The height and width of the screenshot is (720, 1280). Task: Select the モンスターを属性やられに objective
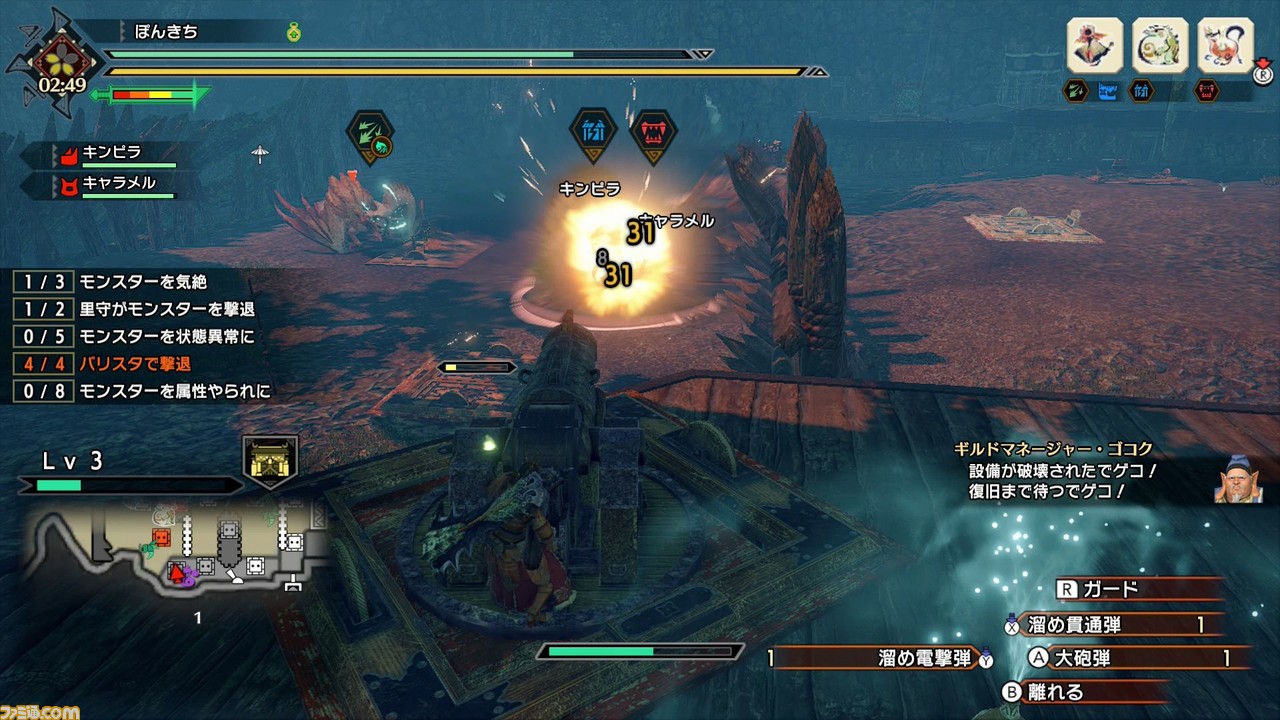[x=140, y=391]
